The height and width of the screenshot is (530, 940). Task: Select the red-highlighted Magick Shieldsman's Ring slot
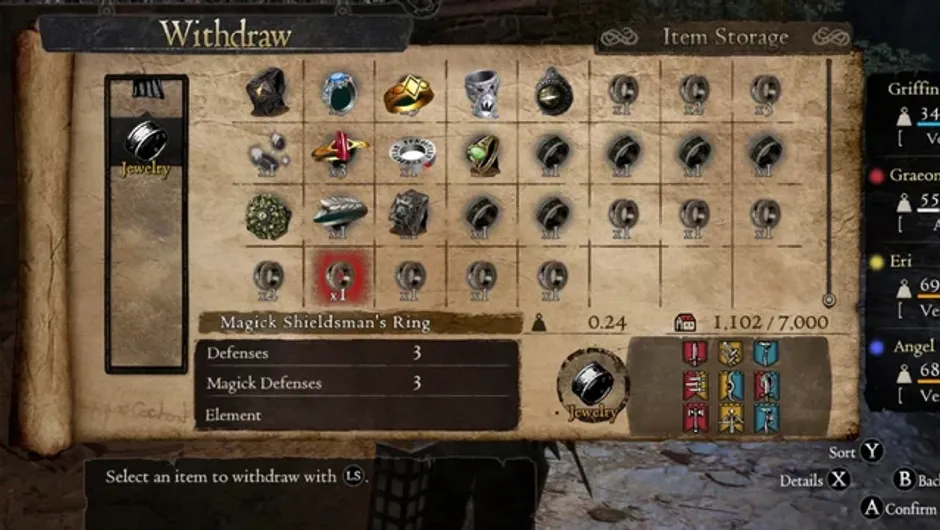click(338, 275)
